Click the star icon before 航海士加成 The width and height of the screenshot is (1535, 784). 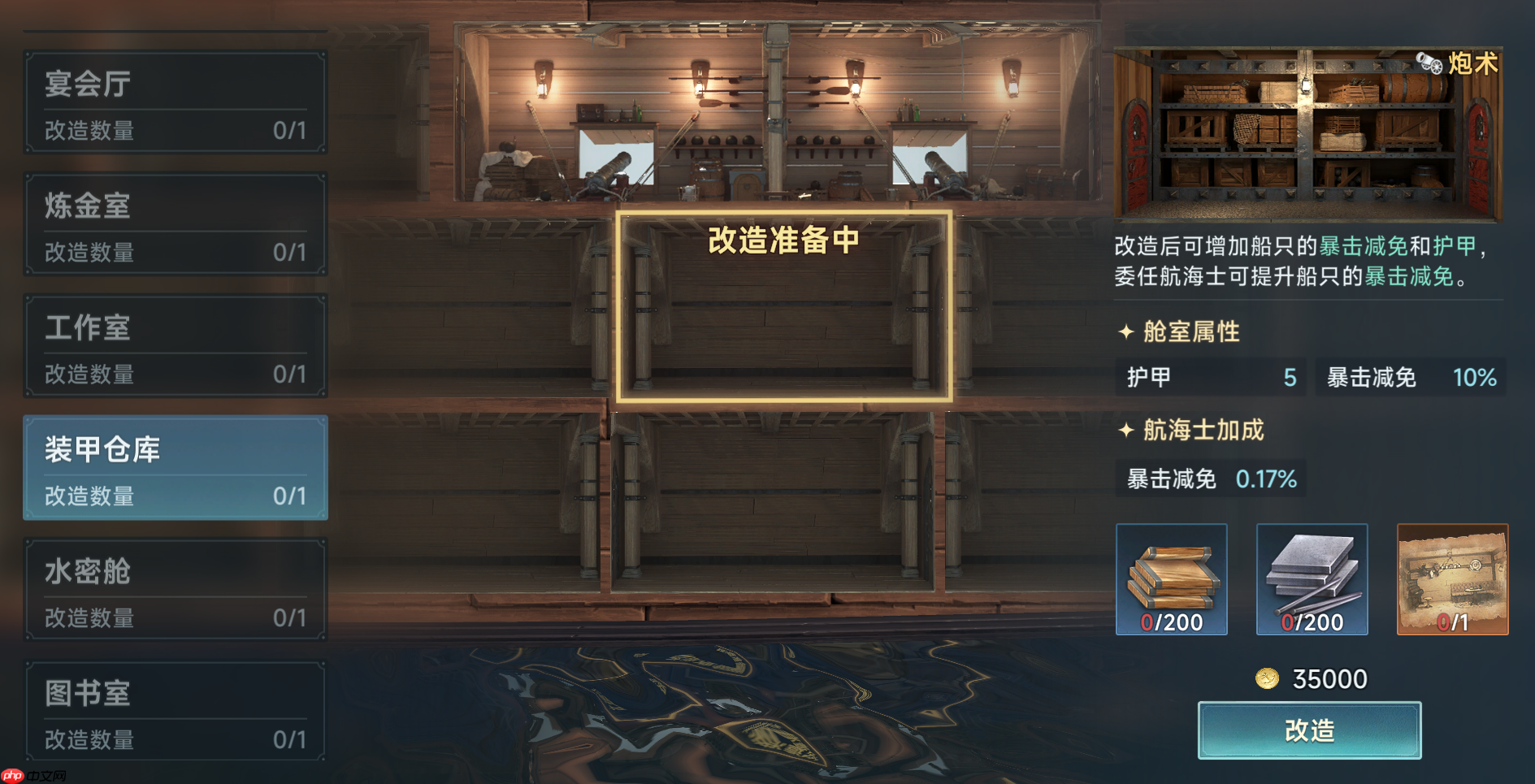click(1127, 431)
